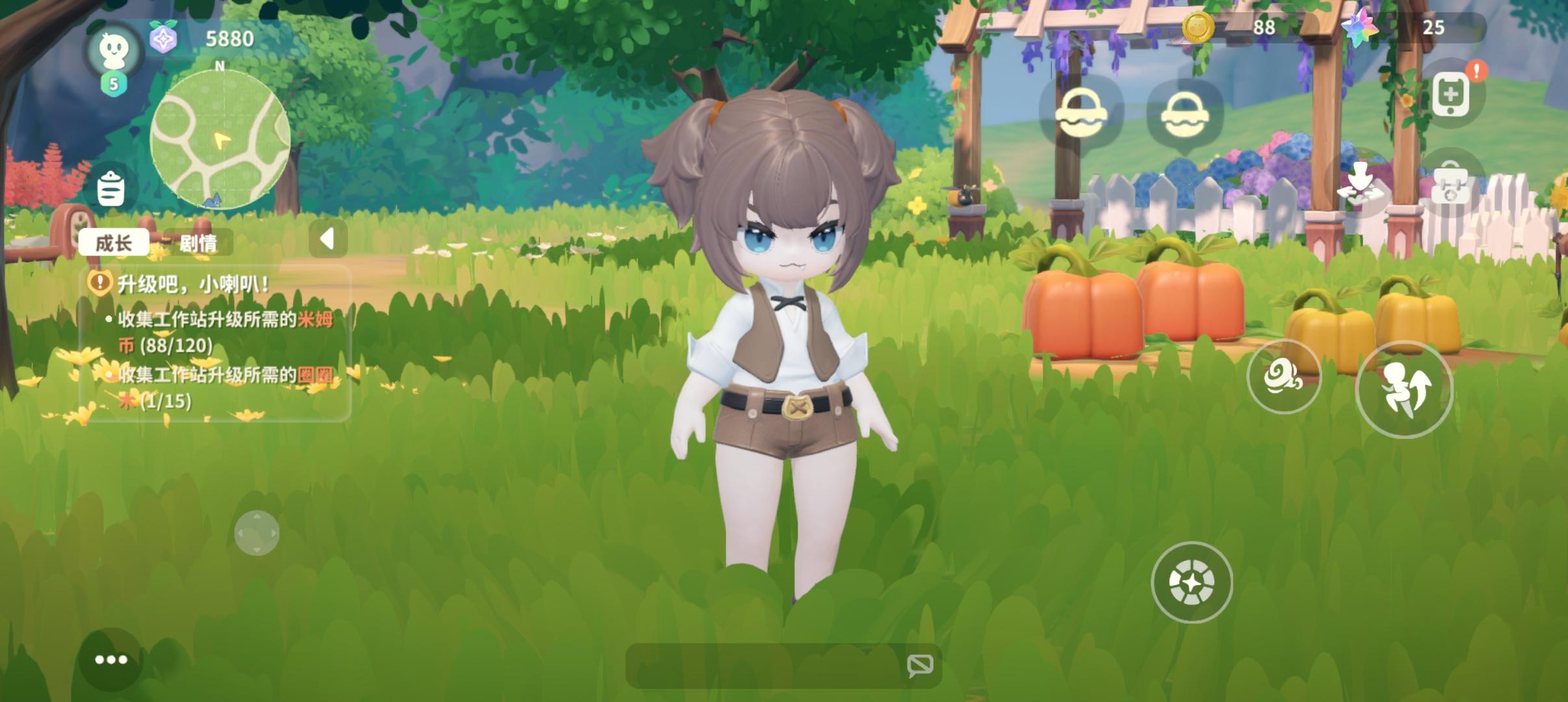Activate the character jump ability icon
The width and height of the screenshot is (1568, 702).
[x=1404, y=387]
